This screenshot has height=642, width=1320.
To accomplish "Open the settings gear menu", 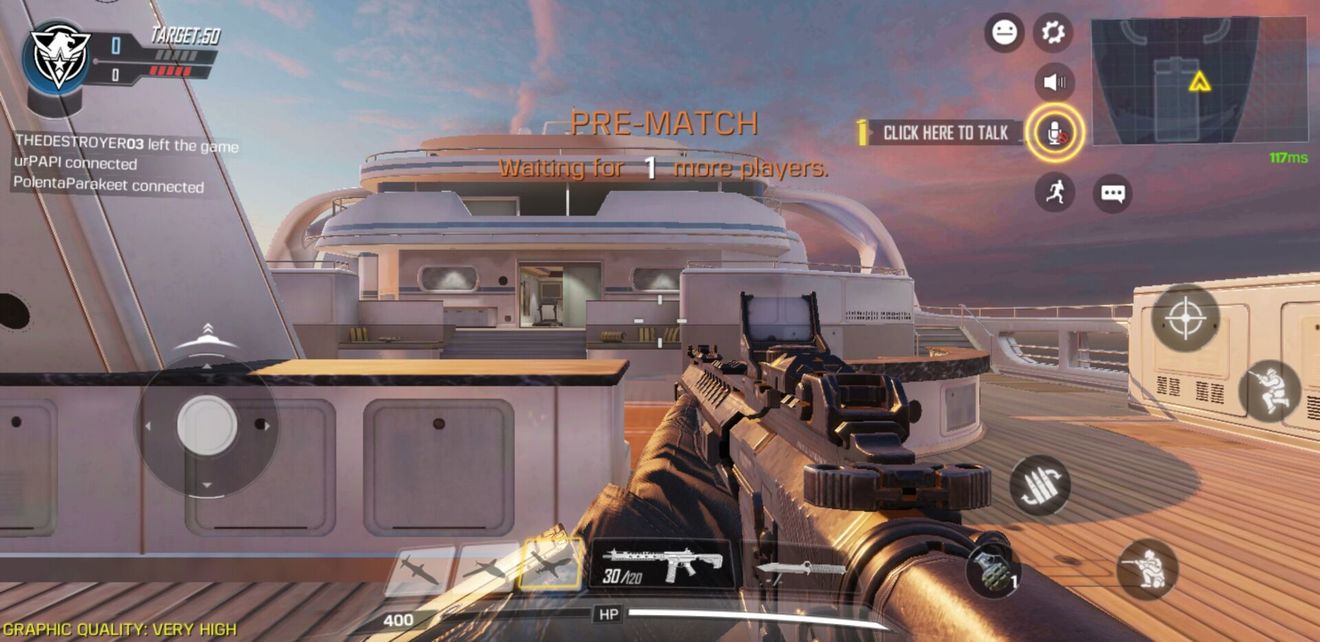I will coord(1052,33).
